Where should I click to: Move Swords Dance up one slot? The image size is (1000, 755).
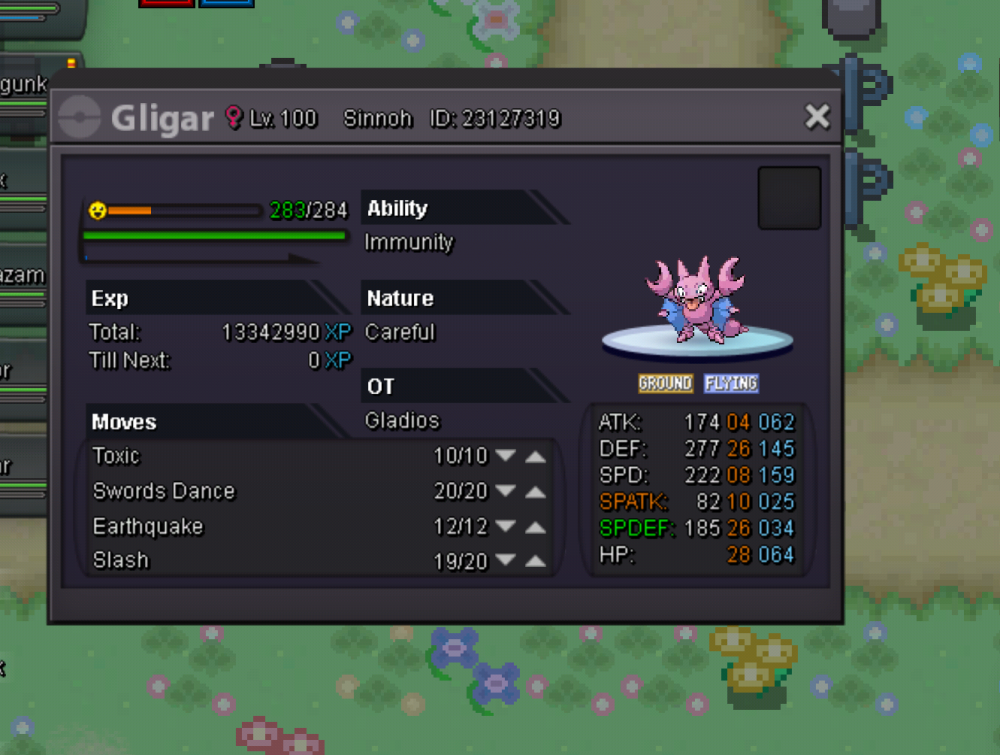pos(536,492)
